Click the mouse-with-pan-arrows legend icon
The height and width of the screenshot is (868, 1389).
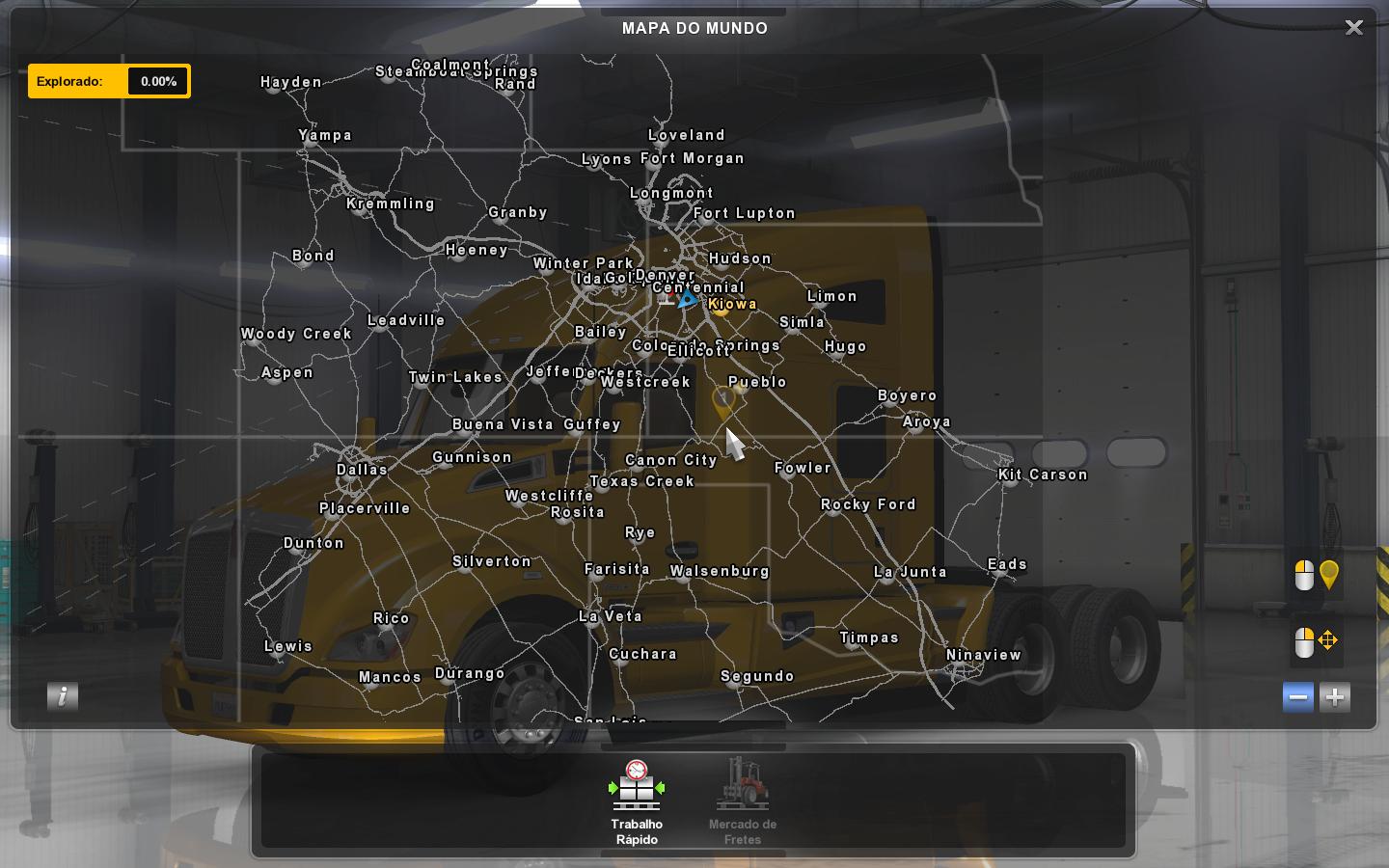(x=1315, y=640)
